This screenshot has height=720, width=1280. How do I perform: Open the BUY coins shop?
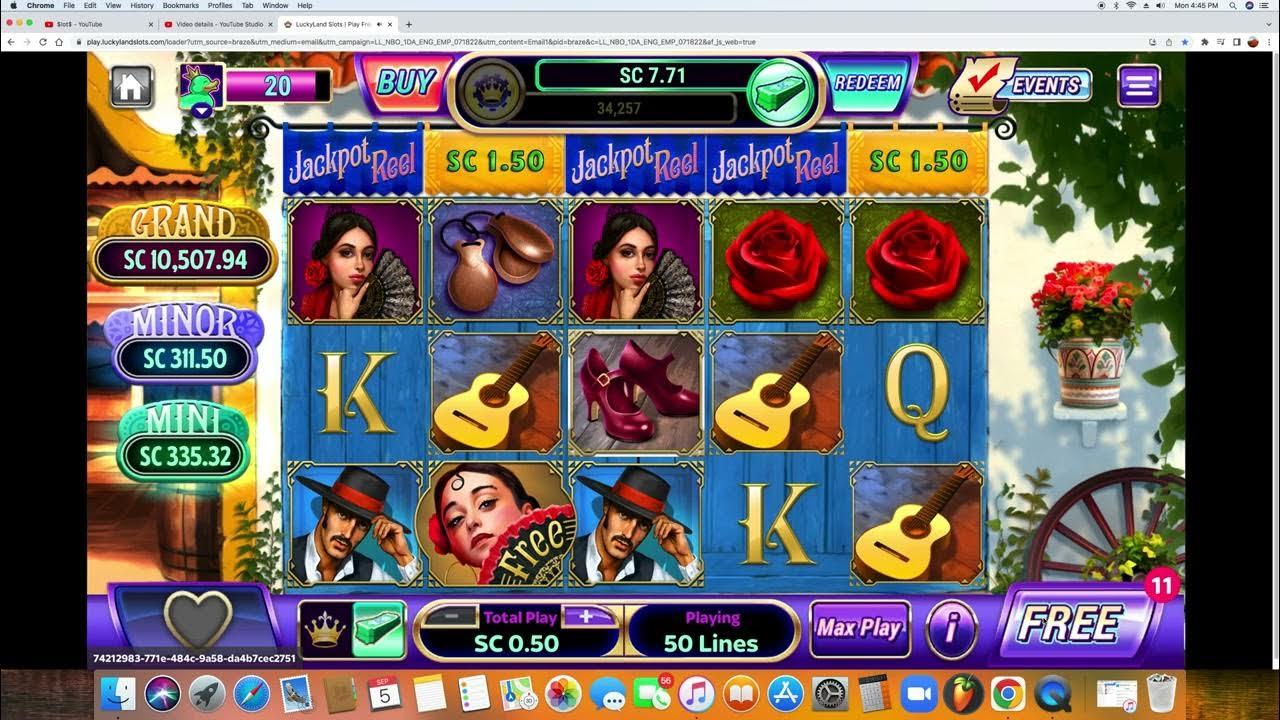(405, 82)
